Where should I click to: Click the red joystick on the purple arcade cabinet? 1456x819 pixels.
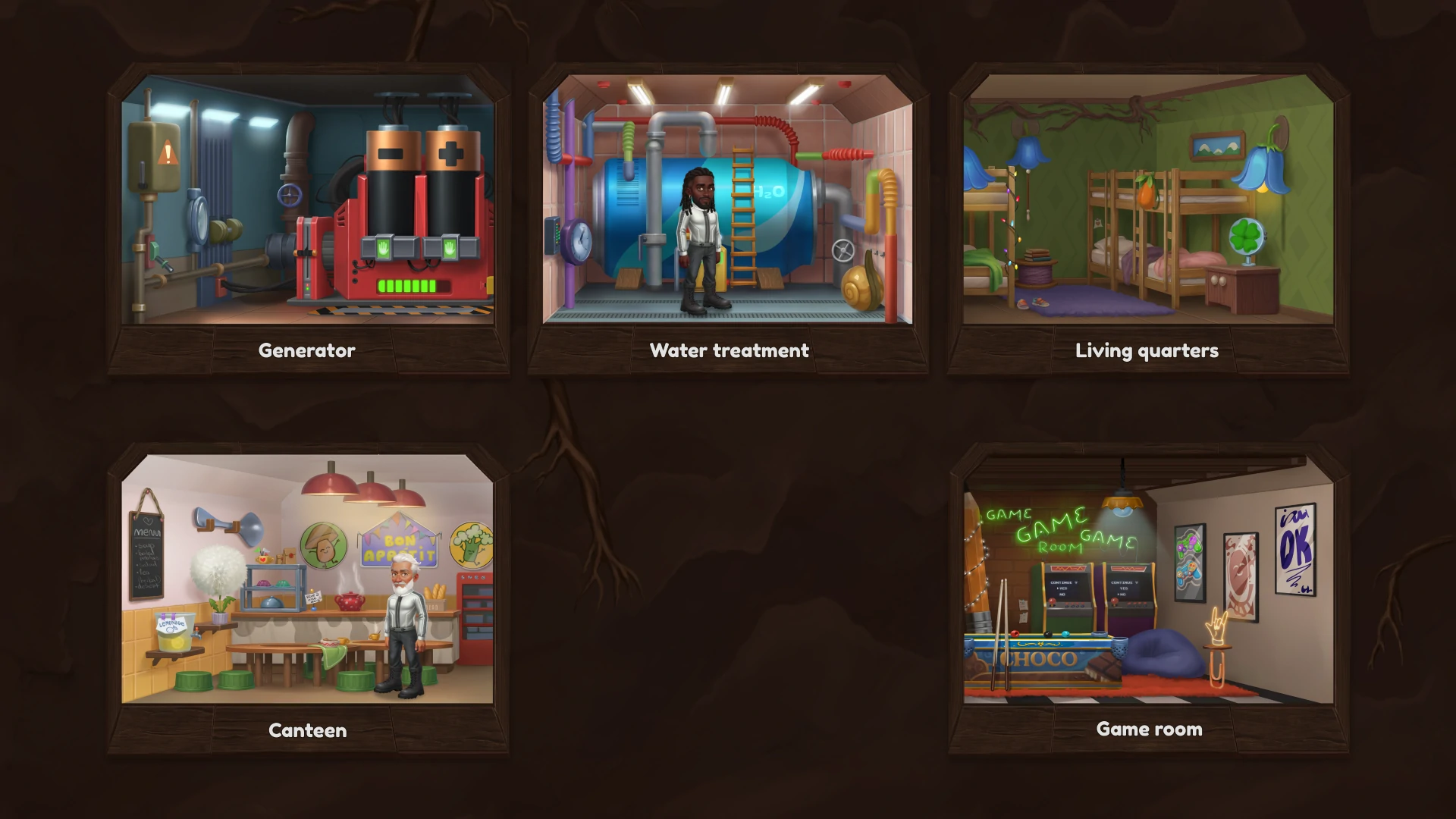coord(1114,601)
